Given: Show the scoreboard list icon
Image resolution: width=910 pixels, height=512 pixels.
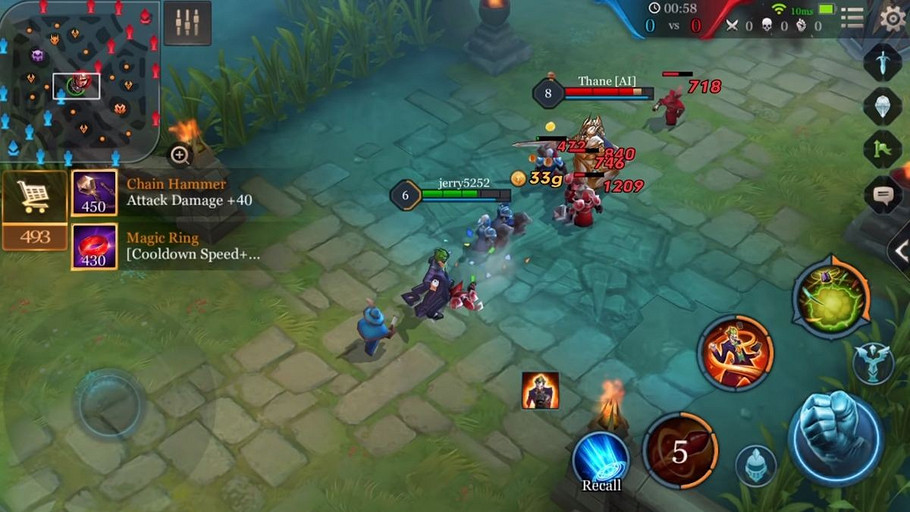Looking at the screenshot, I should click(852, 17).
